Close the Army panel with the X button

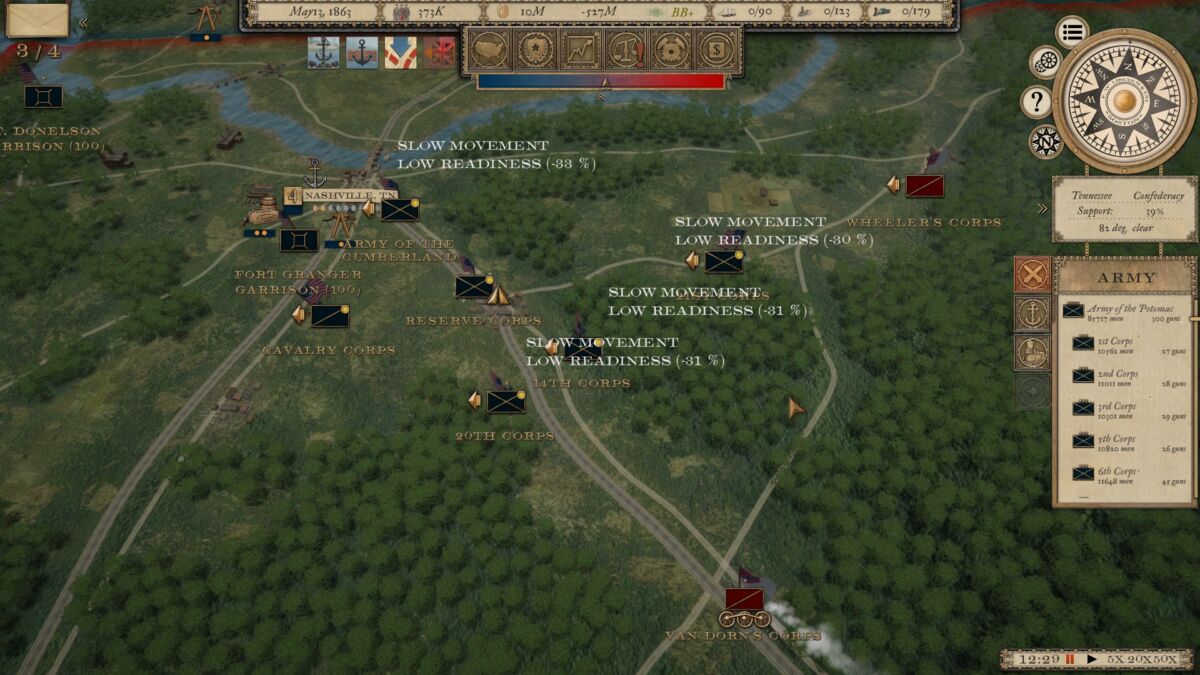1032,273
